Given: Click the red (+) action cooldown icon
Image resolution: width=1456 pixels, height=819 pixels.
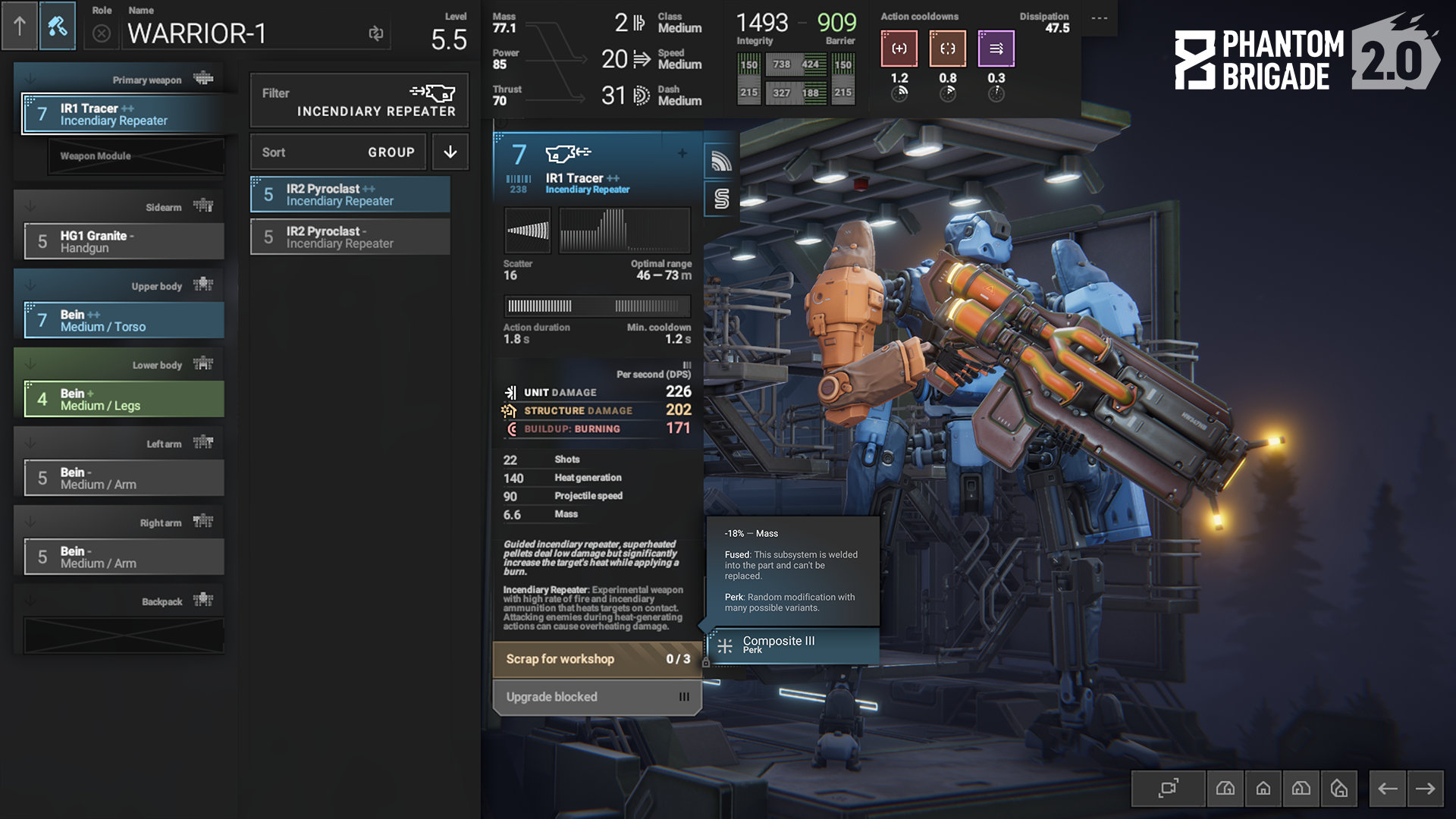Looking at the screenshot, I should click(x=899, y=48).
